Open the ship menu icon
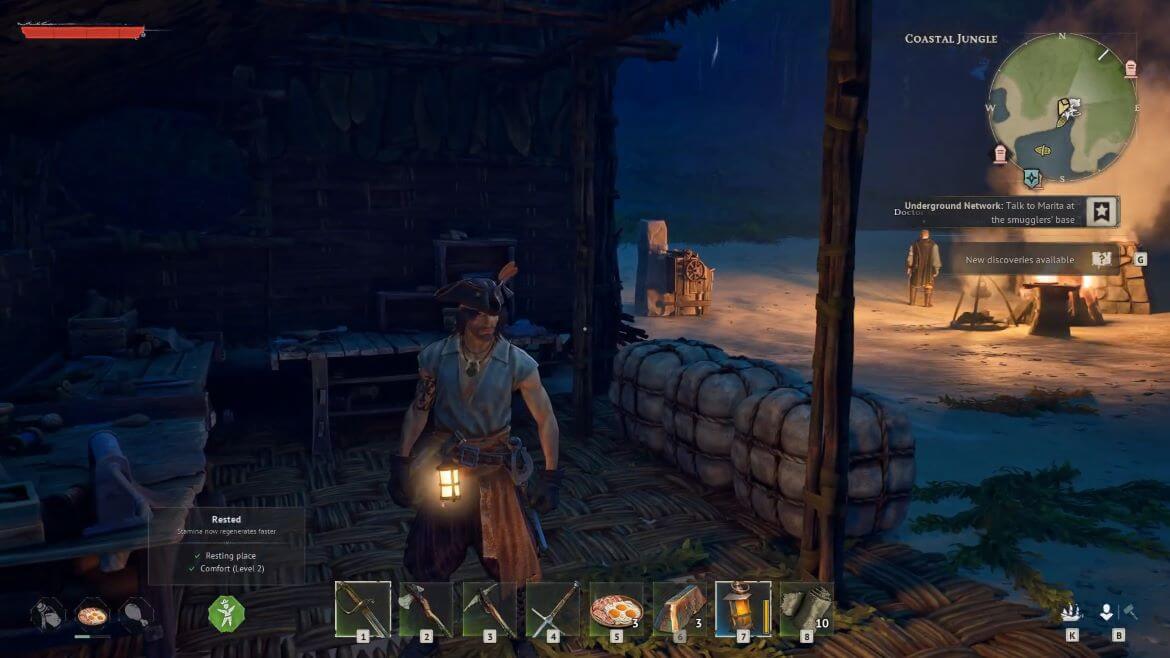 point(1071,612)
